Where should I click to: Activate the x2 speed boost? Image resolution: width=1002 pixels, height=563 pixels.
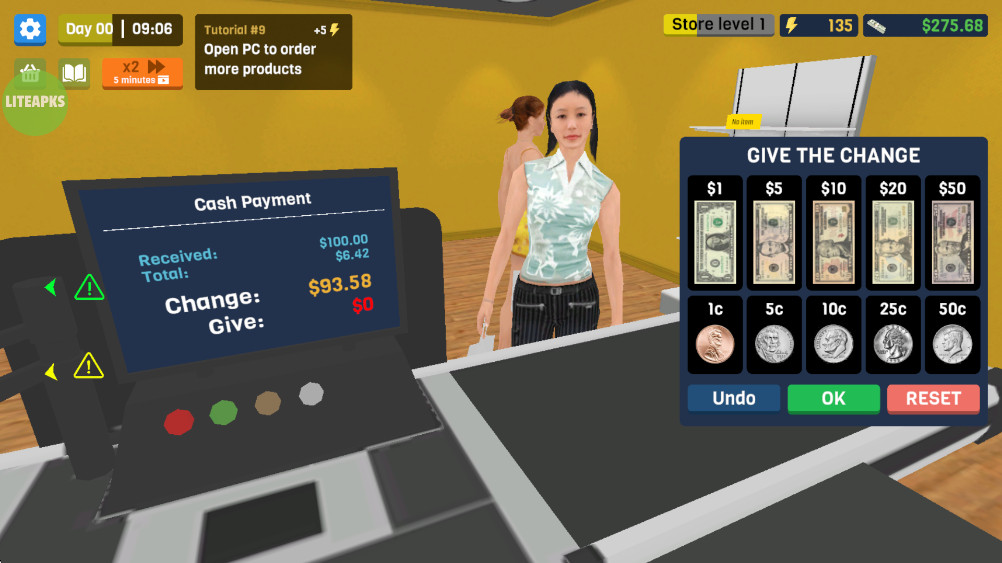pos(142,72)
